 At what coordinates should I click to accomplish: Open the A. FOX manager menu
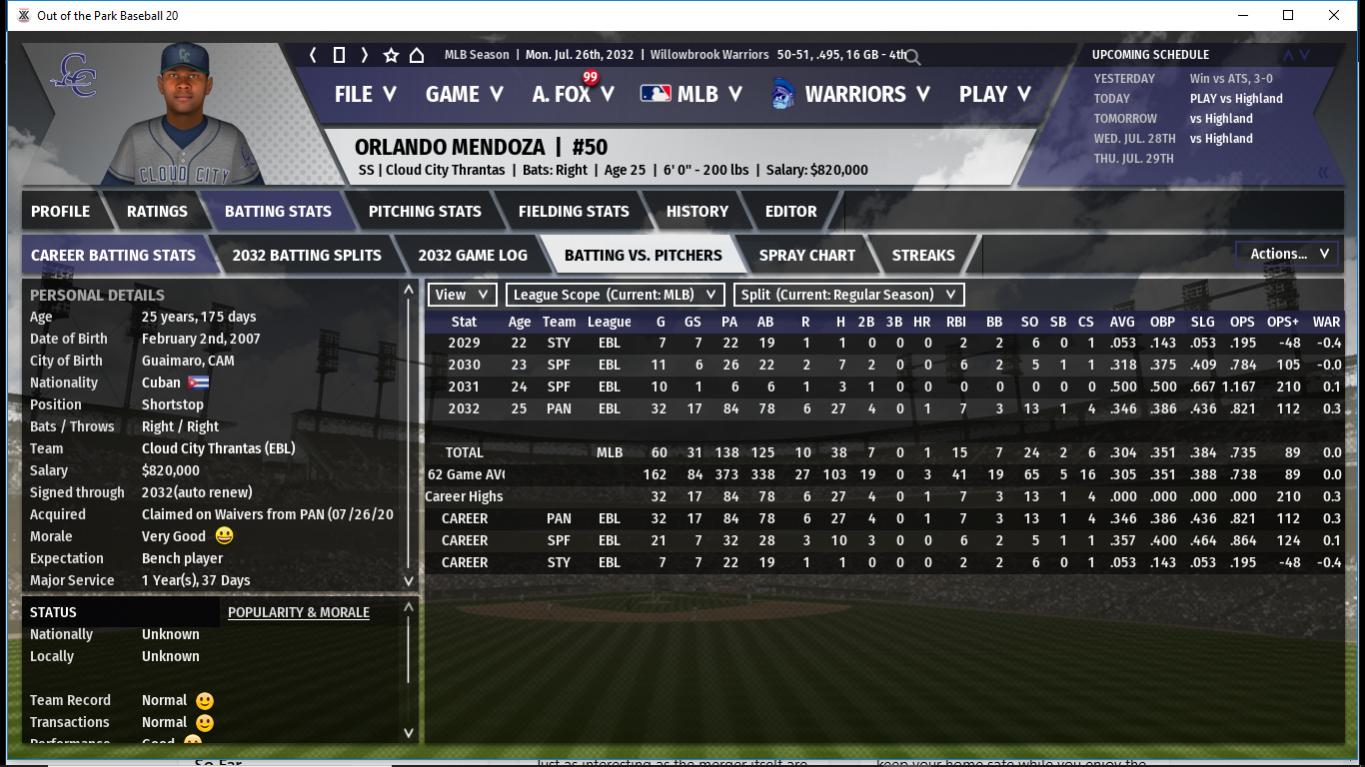pyautogui.click(x=572, y=94)
